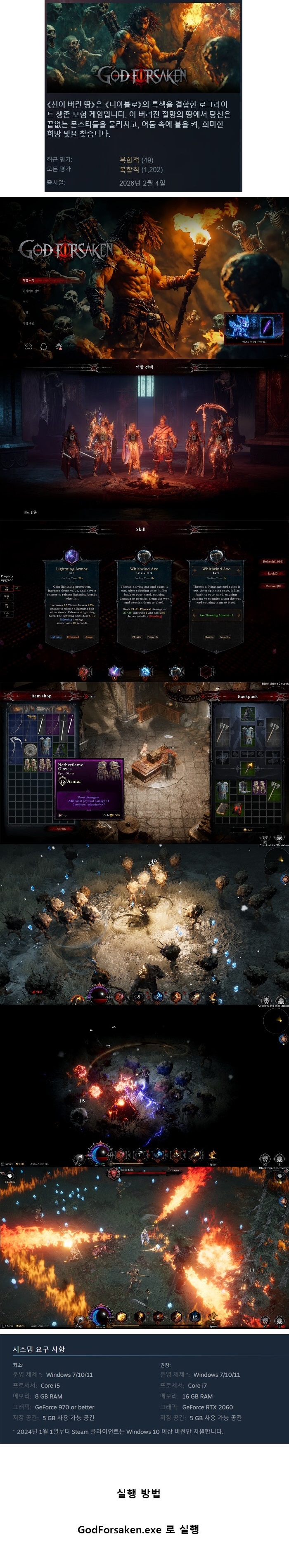Refresh the item shop stock
The image size is (289, 1568).
61,829
